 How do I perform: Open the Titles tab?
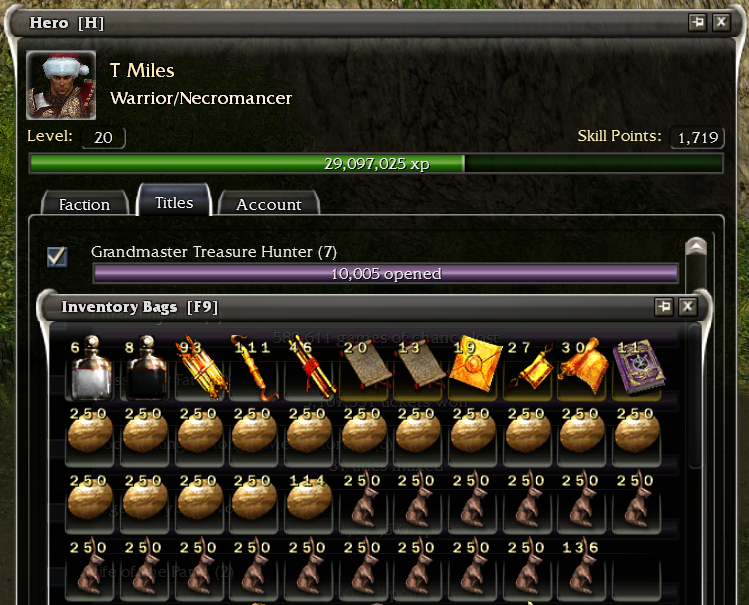click(174, 202)
